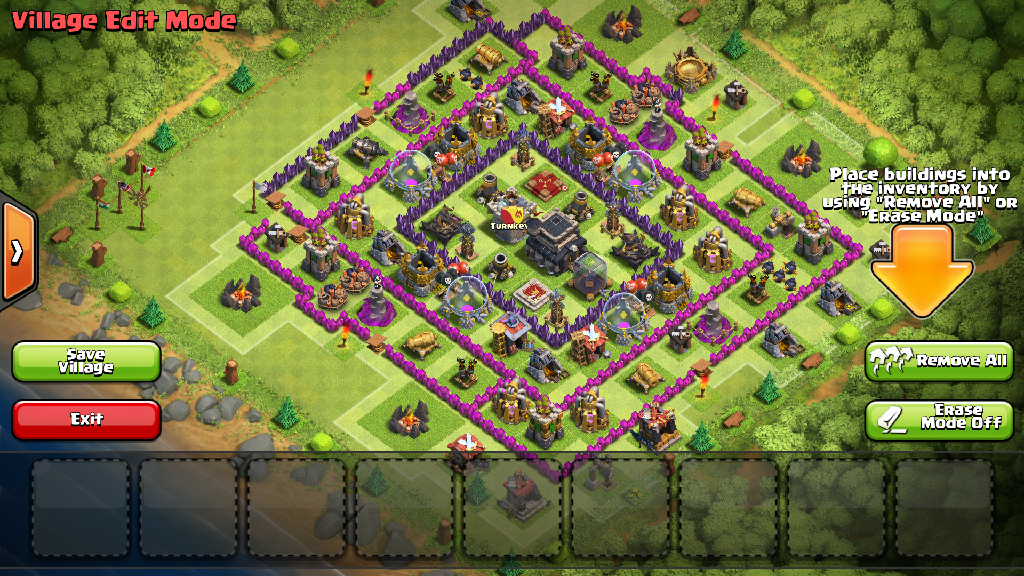This screenshot has width=1024, height=576.
Task: Toggle Erase Mode on
Action: (x=939, y=419)
